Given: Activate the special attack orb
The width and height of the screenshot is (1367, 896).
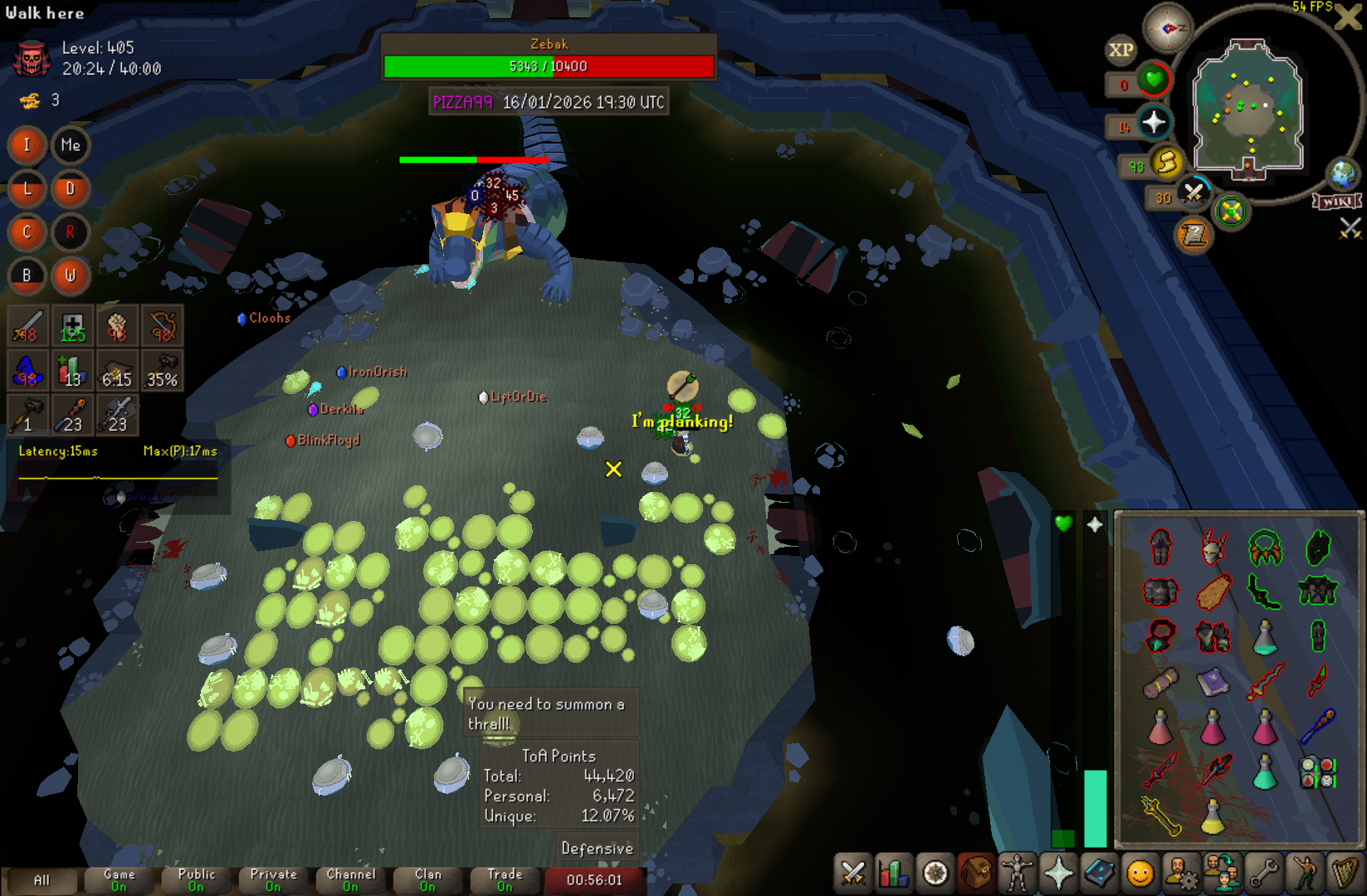Looking at the screenshot, I should [1194, 193].
